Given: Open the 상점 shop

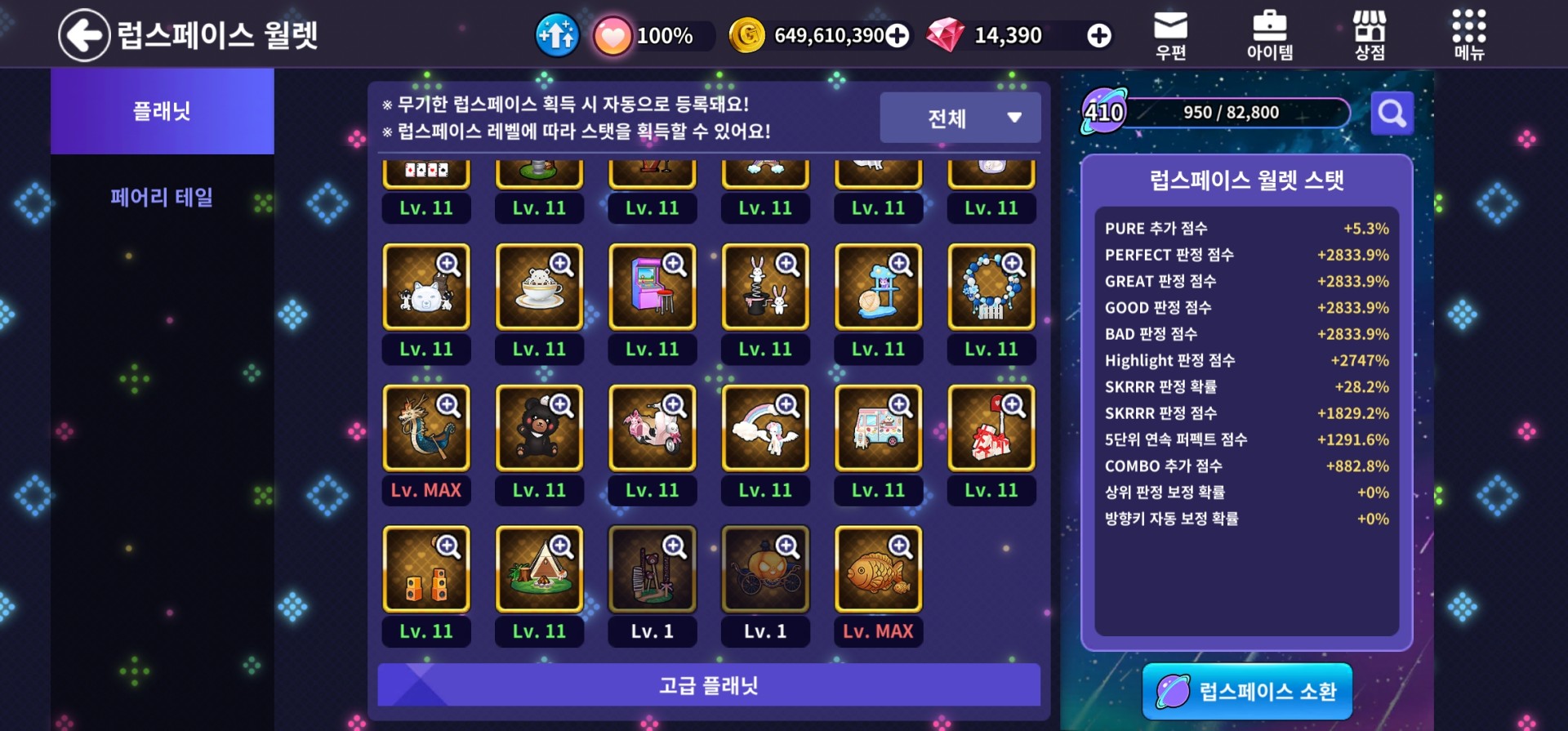Looking at the screenshot, I should tap(1370, 36).
